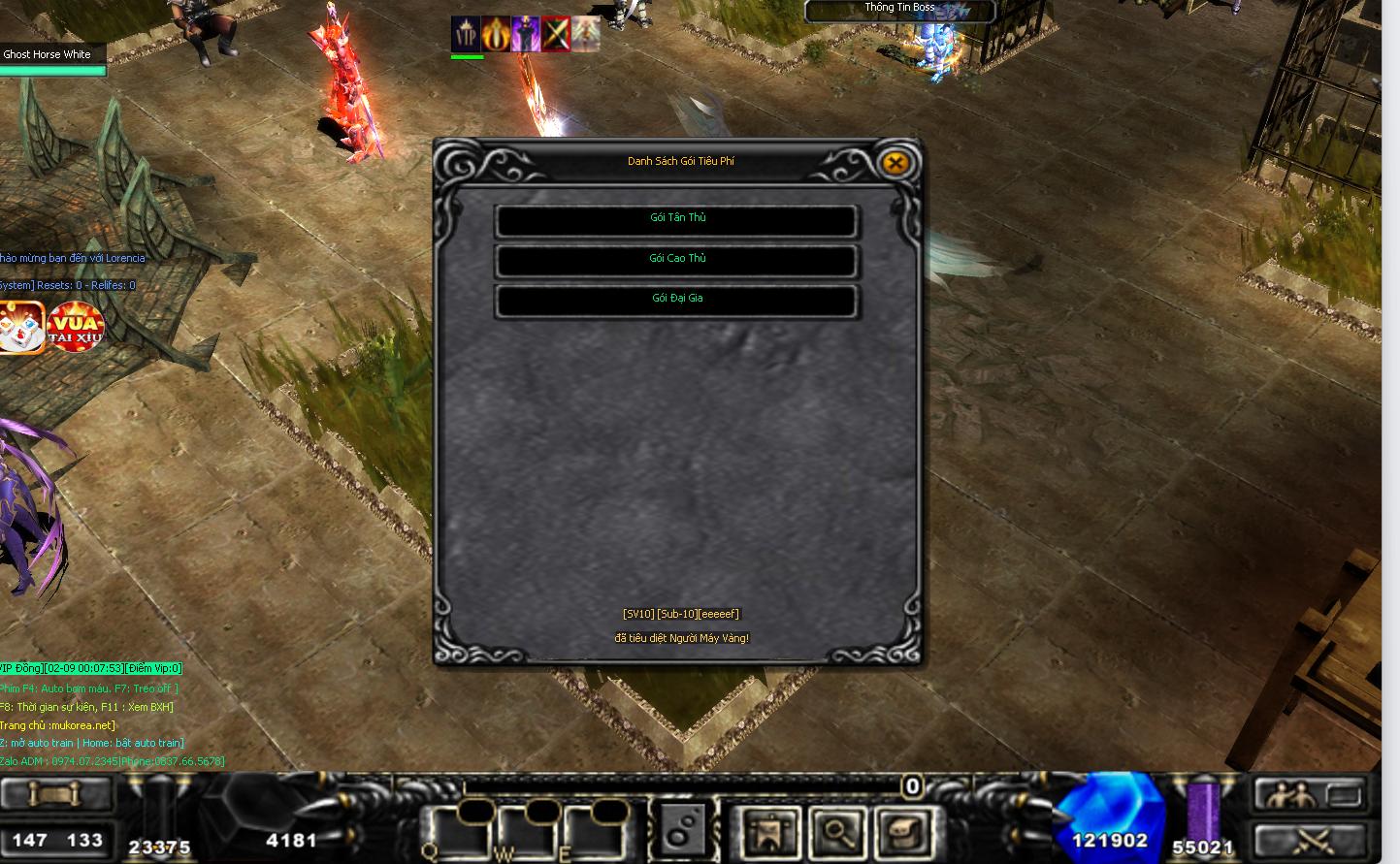Open the party and friends button

click(1309, 795)
